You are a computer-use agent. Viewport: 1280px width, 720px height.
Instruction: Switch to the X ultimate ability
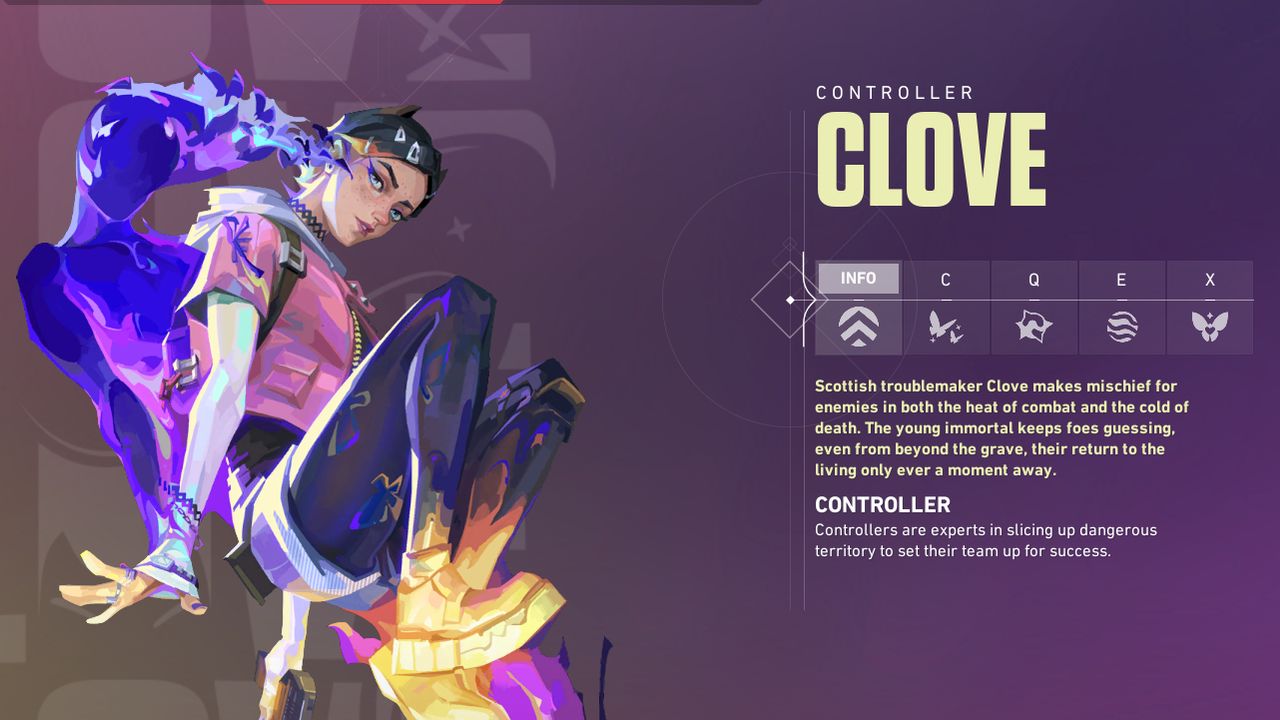(1210, 308)
